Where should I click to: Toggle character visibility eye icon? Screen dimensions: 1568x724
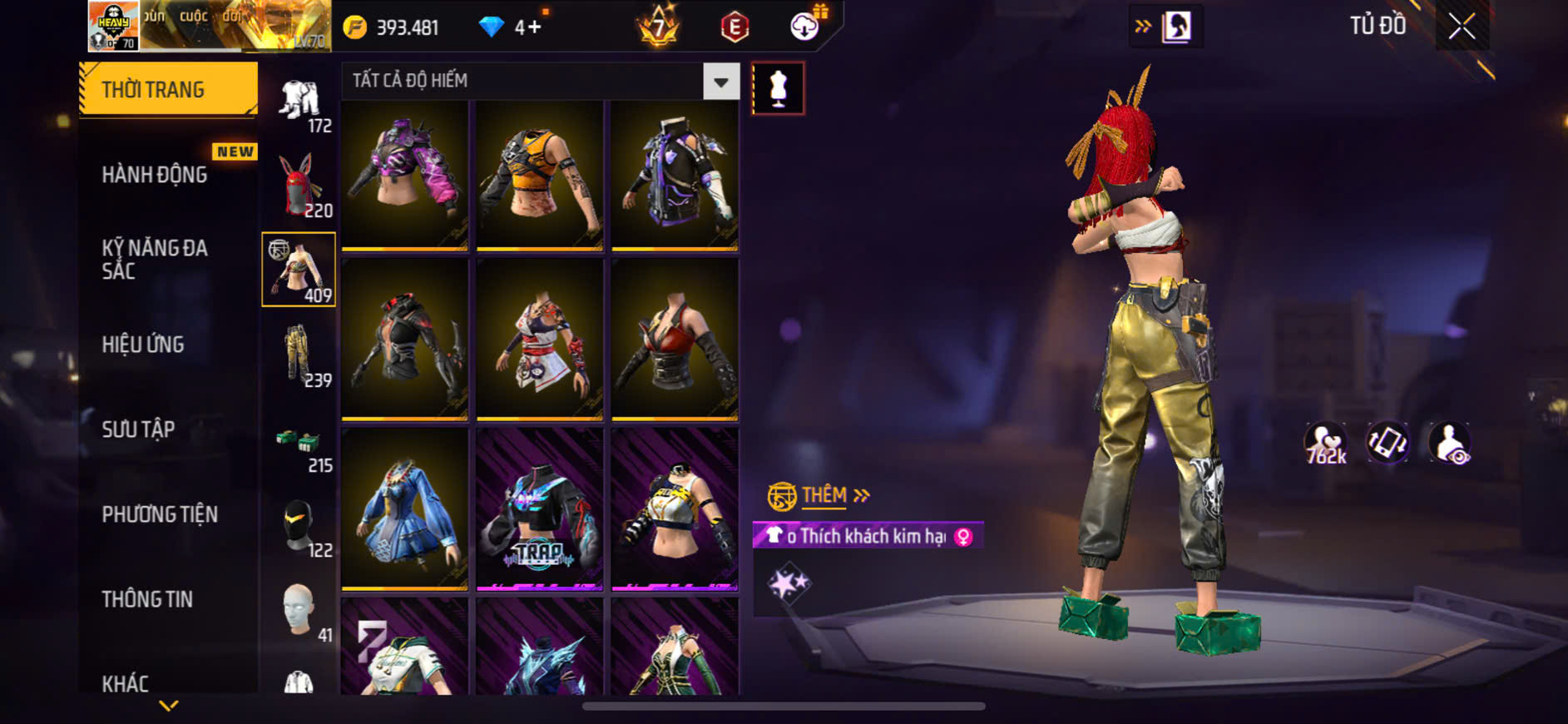coord(1450,443)
